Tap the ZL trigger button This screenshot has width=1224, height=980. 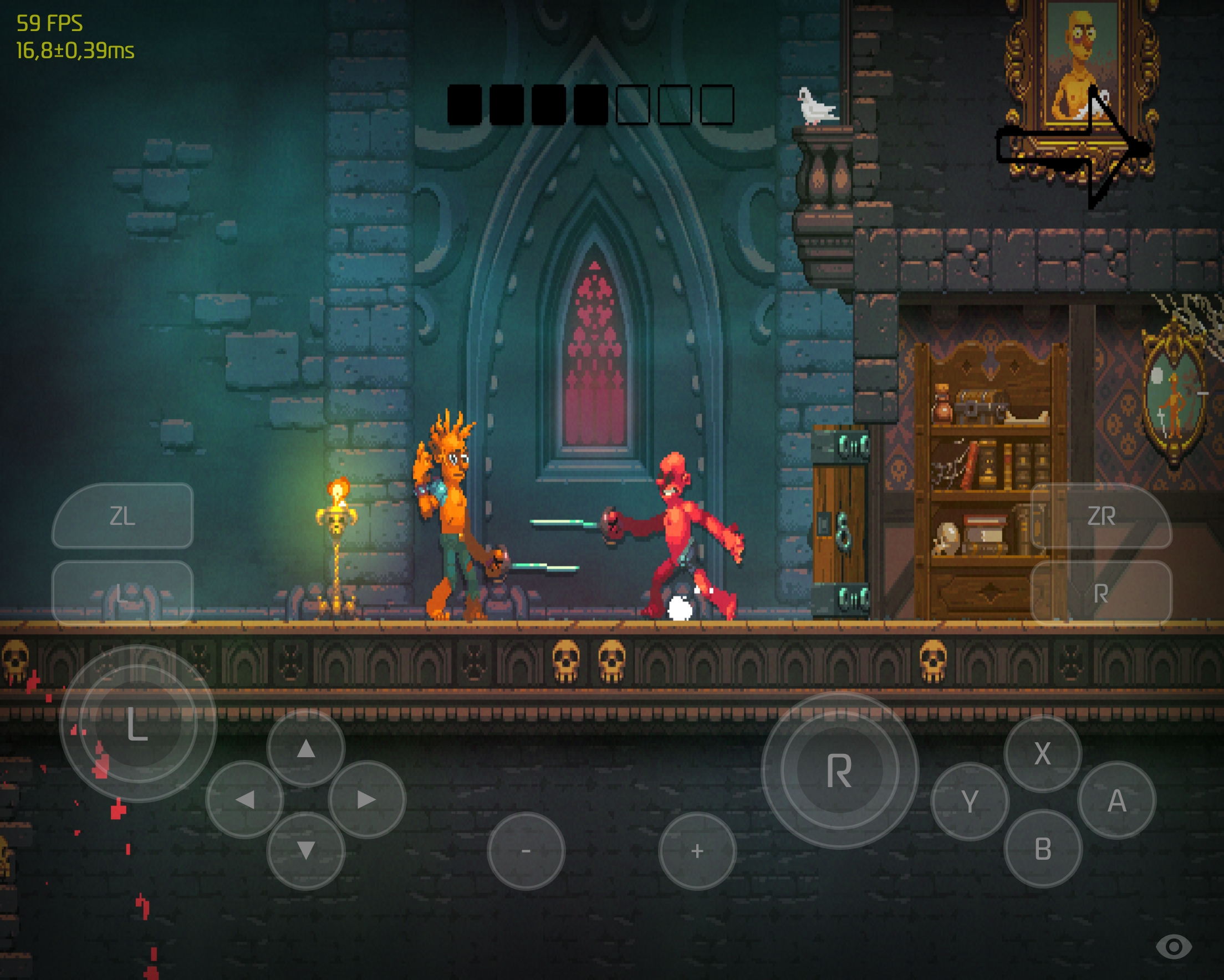click(123, 515)
